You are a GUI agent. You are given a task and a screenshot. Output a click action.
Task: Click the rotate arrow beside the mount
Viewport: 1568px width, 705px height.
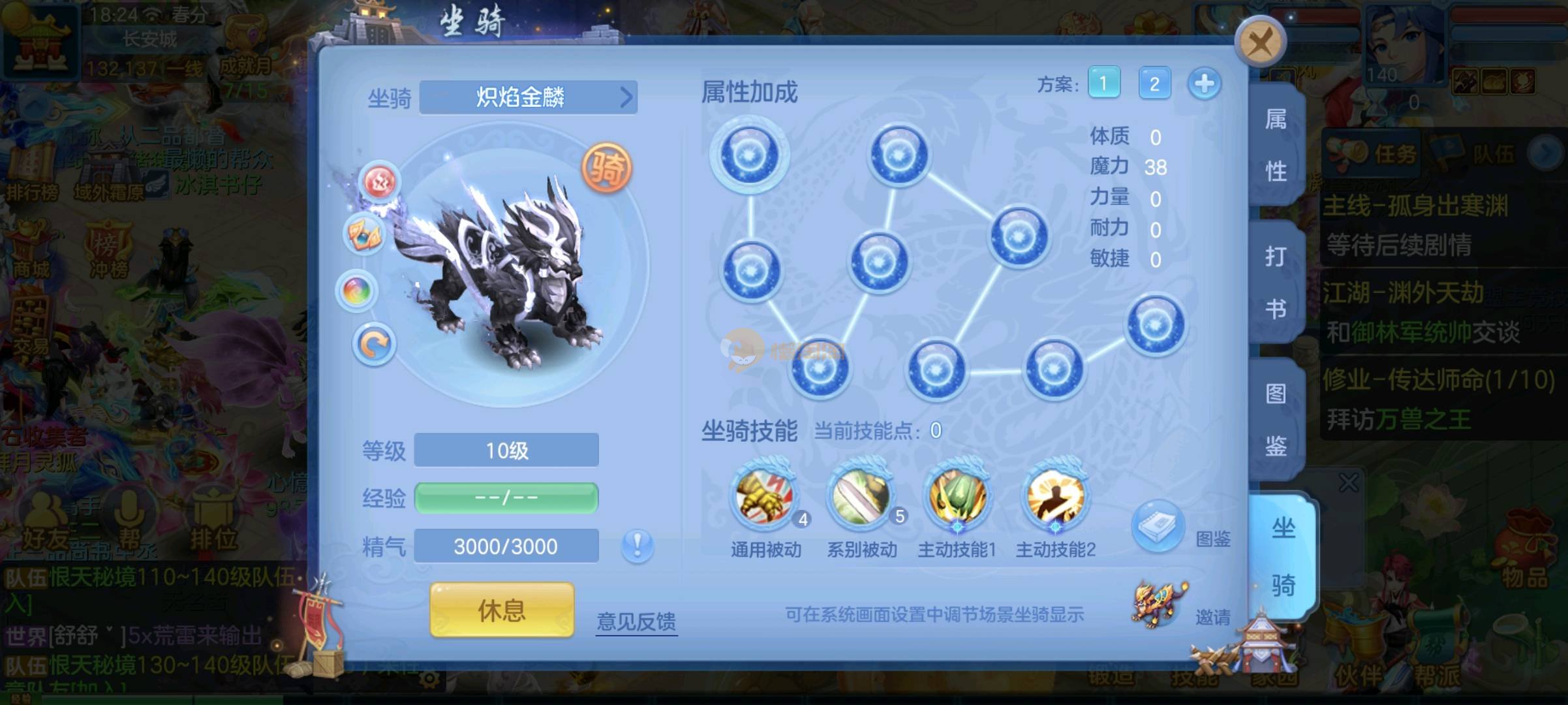[x=375, y=344]
